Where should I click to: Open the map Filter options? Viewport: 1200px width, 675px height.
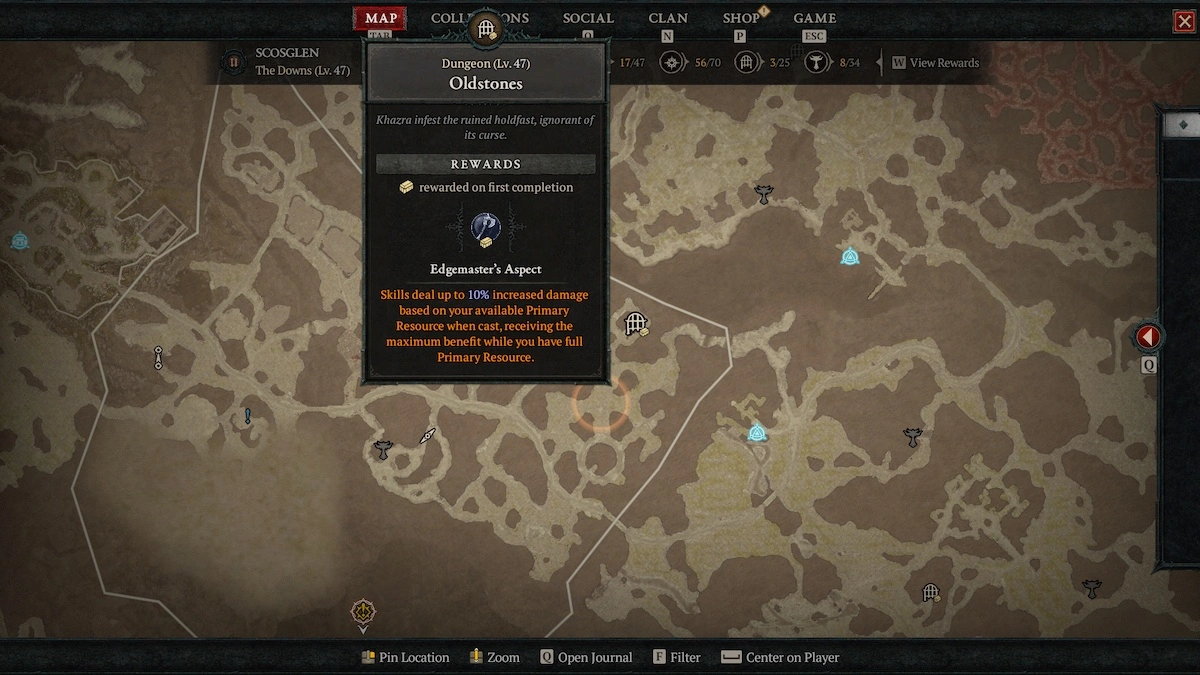coord(677,657)
